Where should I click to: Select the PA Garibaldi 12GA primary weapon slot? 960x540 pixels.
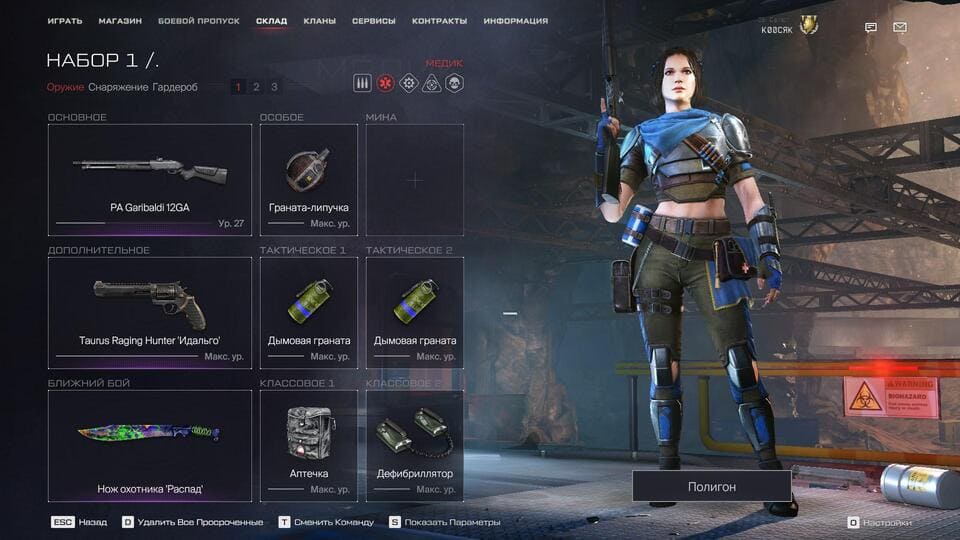pyautogui.click(x=150, y=180)
